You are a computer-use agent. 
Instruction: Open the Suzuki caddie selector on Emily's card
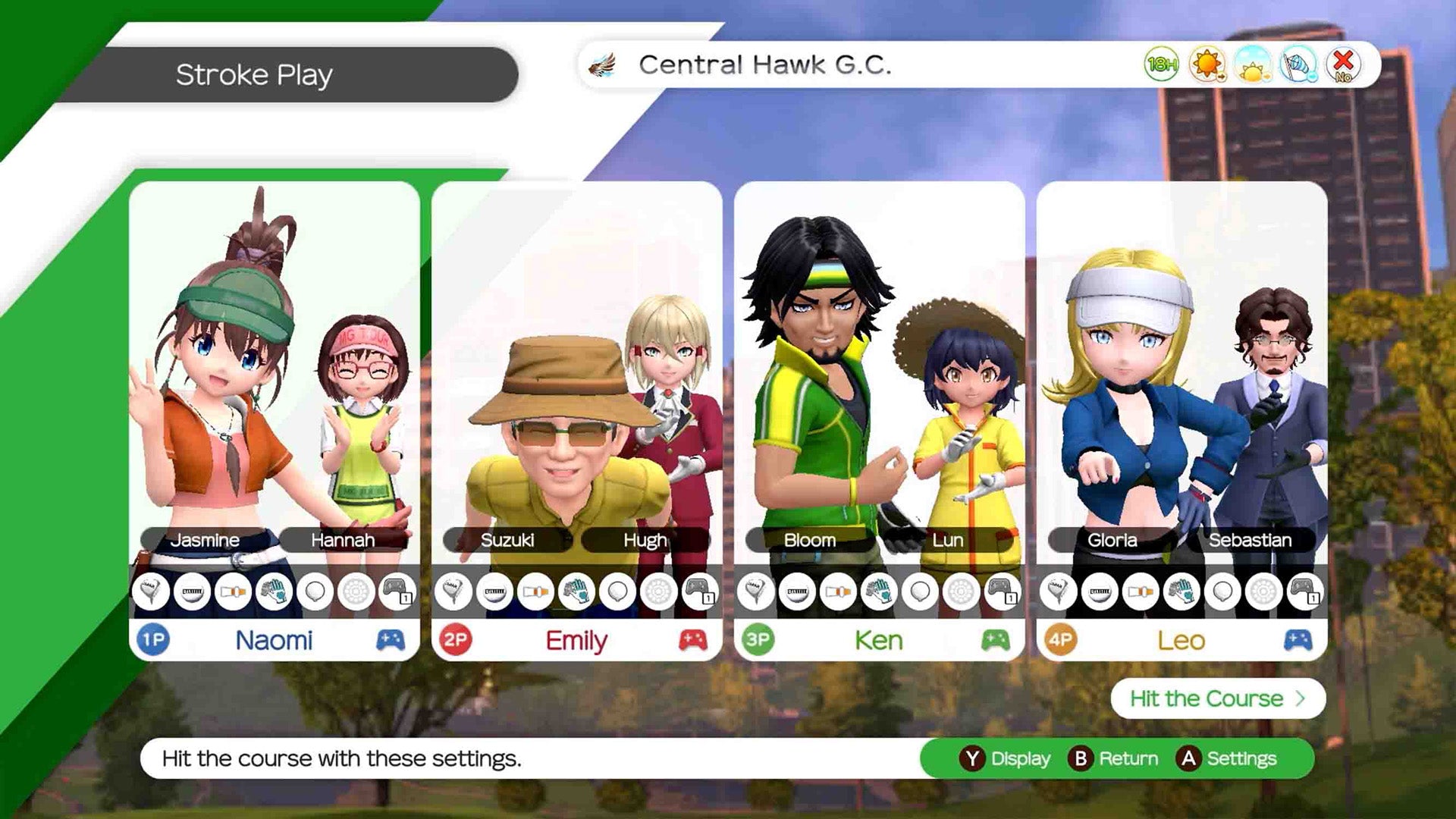coord(509,541)
